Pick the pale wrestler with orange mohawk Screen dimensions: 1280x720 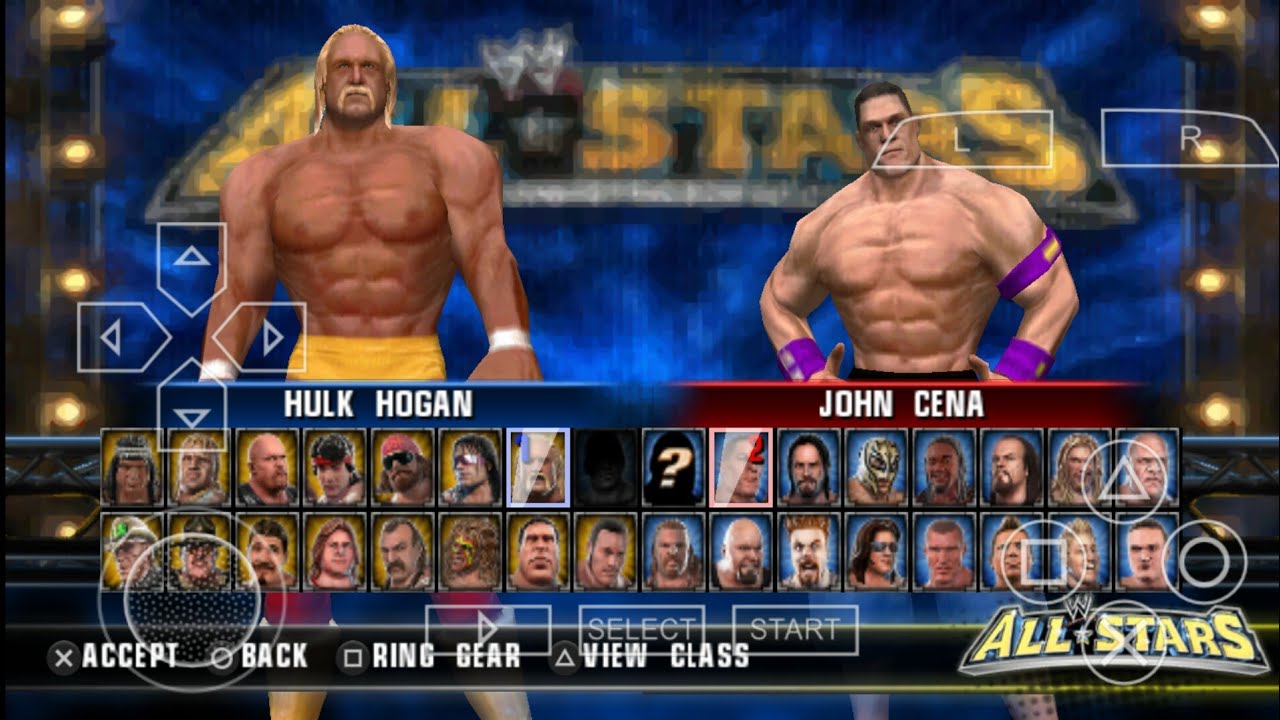(x=809, y=551)
